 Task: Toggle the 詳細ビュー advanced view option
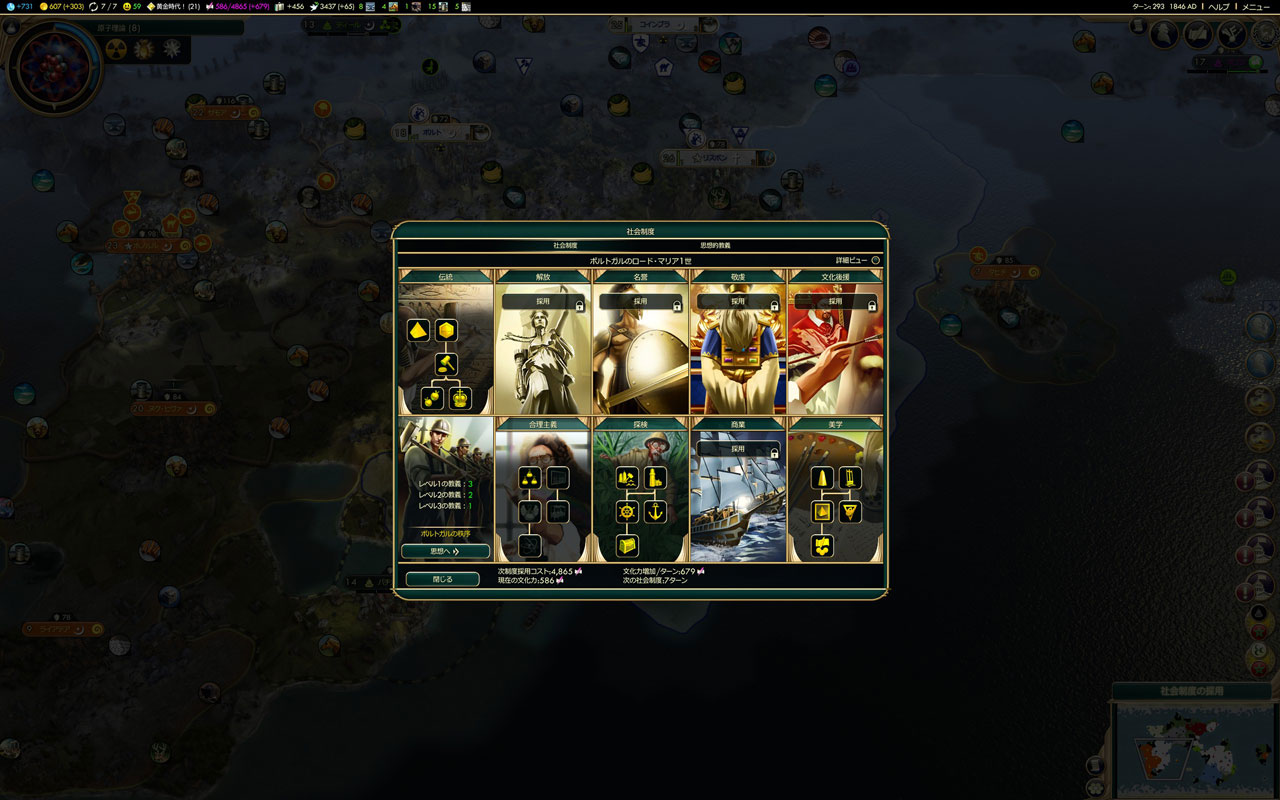[x=875, y=260]
